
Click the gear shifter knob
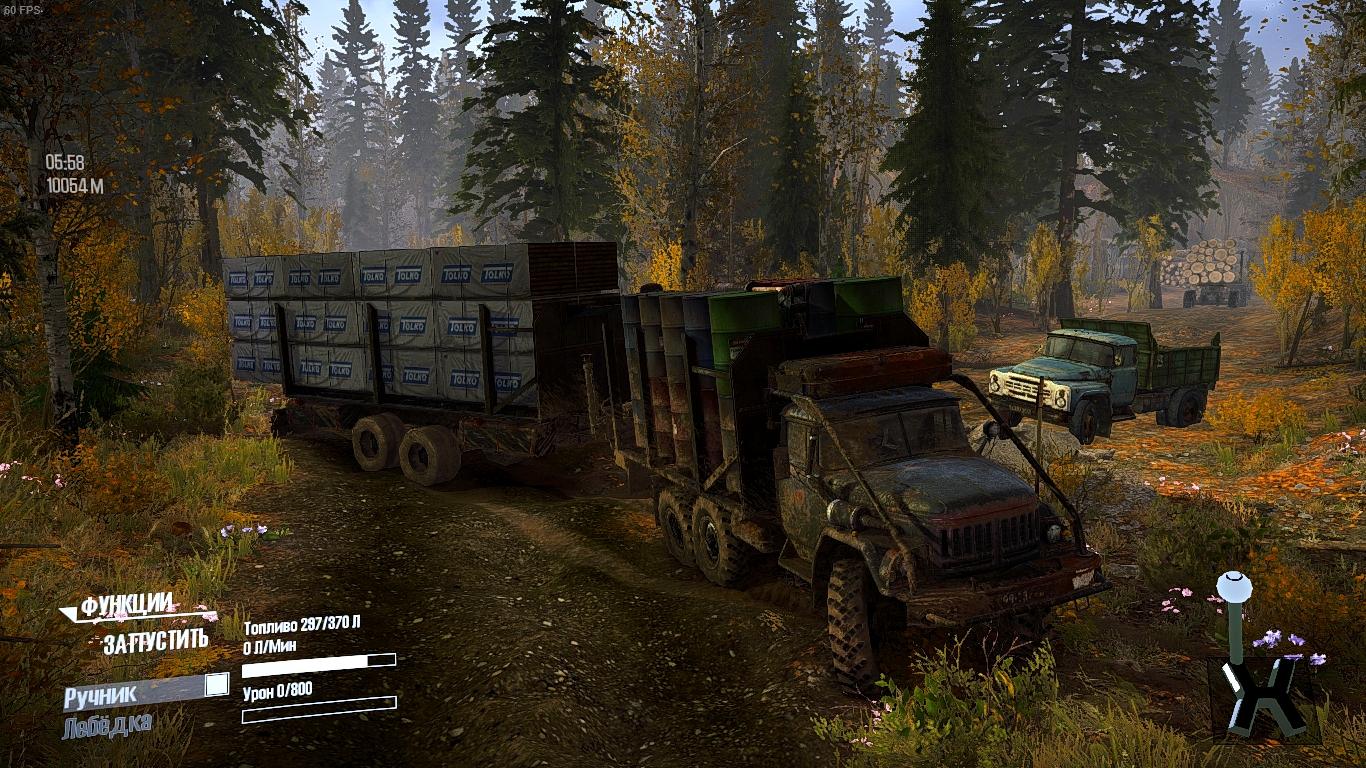1234,587
